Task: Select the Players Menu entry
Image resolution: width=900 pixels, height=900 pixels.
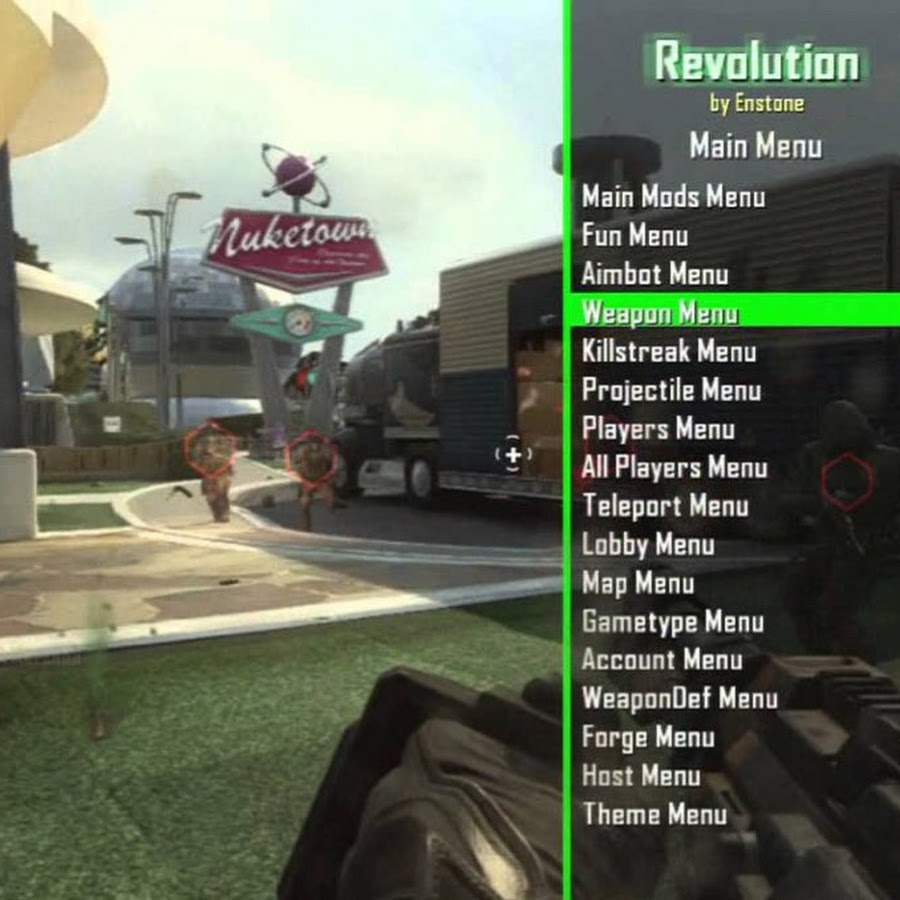Action: (658, 429)
